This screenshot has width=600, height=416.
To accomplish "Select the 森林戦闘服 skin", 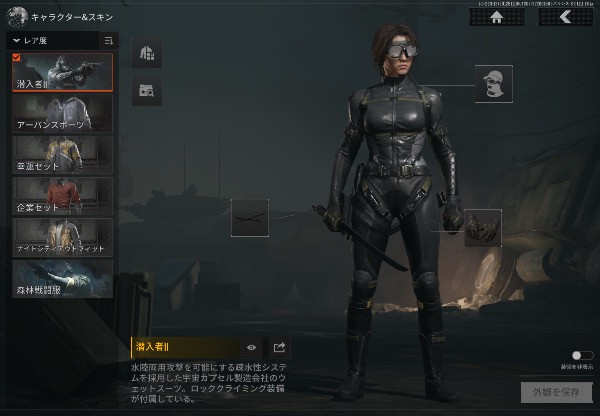I will (x=62, y=277).
